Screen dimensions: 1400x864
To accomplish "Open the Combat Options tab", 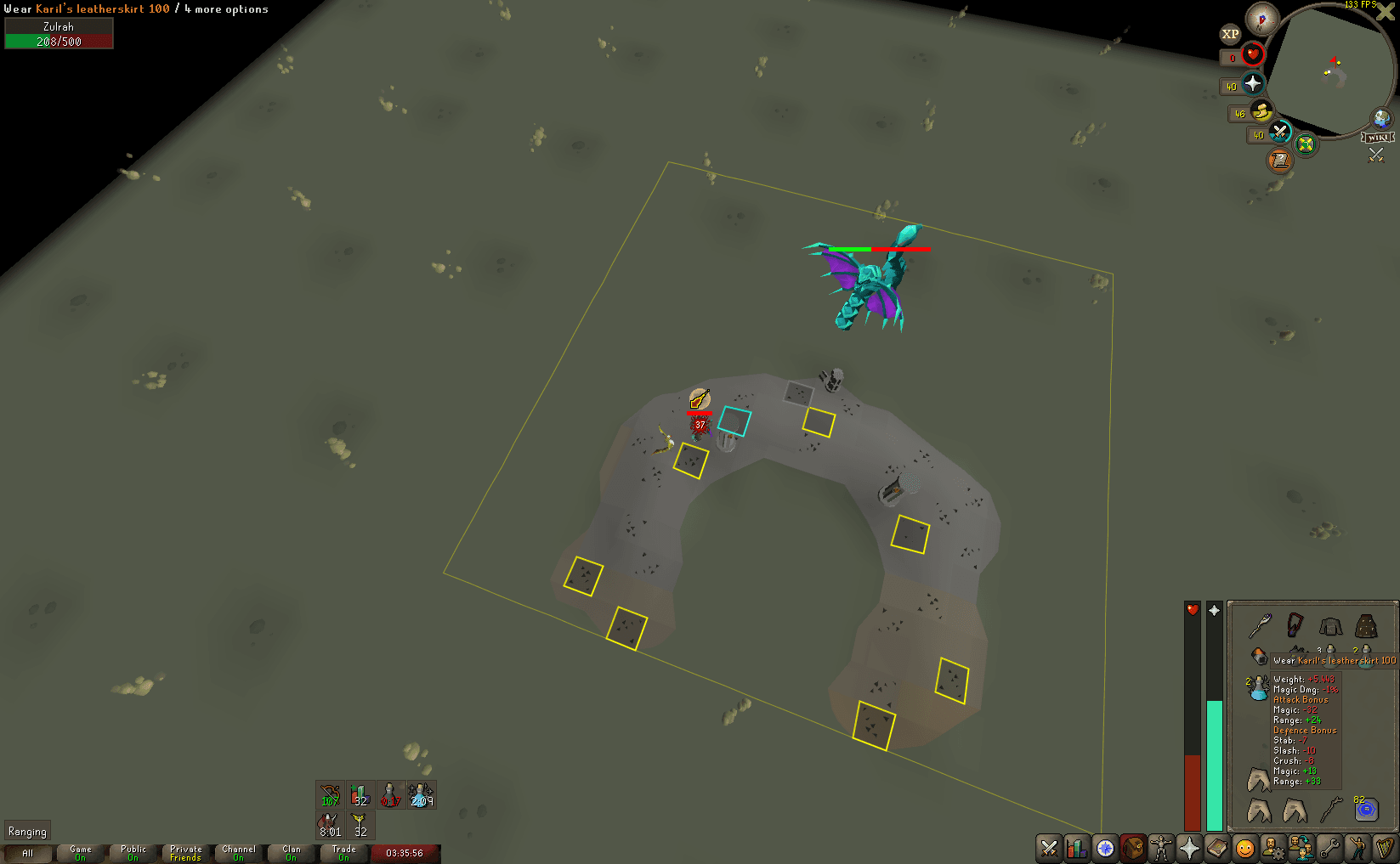I will click(1049, 848).
